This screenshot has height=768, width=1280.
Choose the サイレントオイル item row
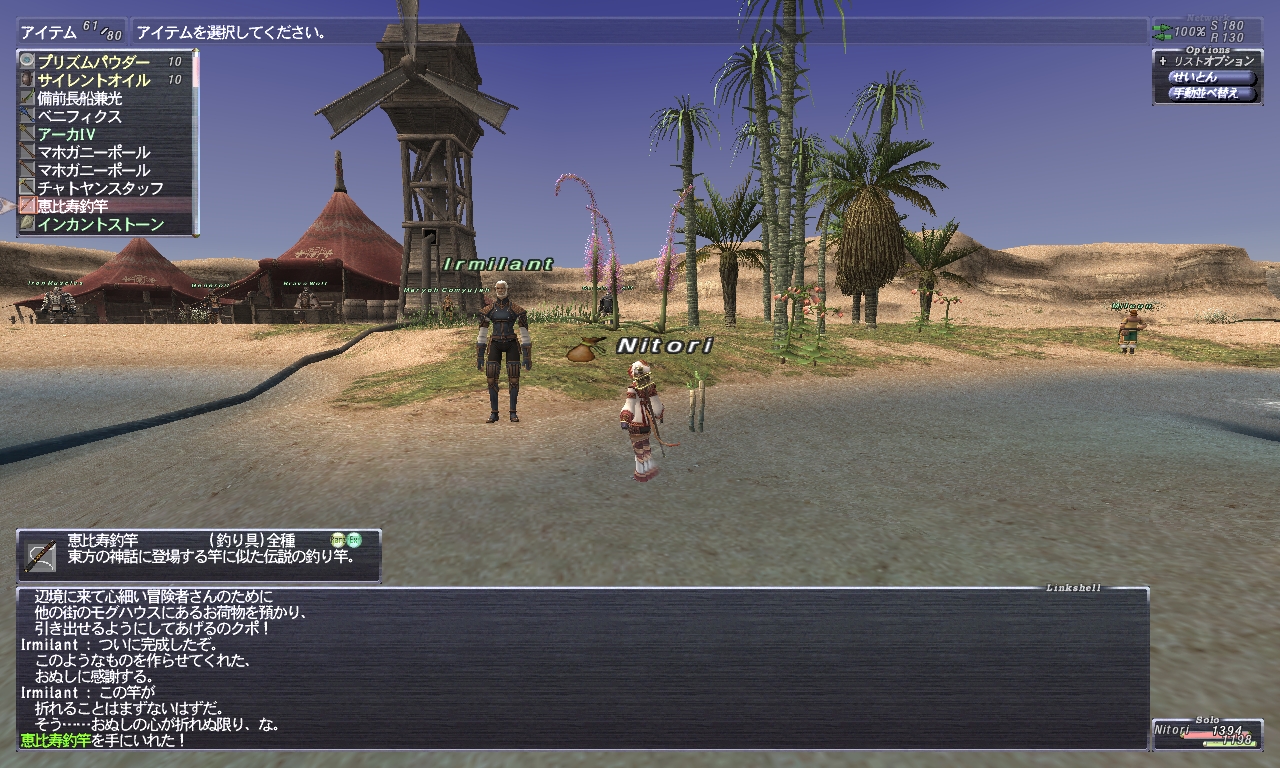94,80
